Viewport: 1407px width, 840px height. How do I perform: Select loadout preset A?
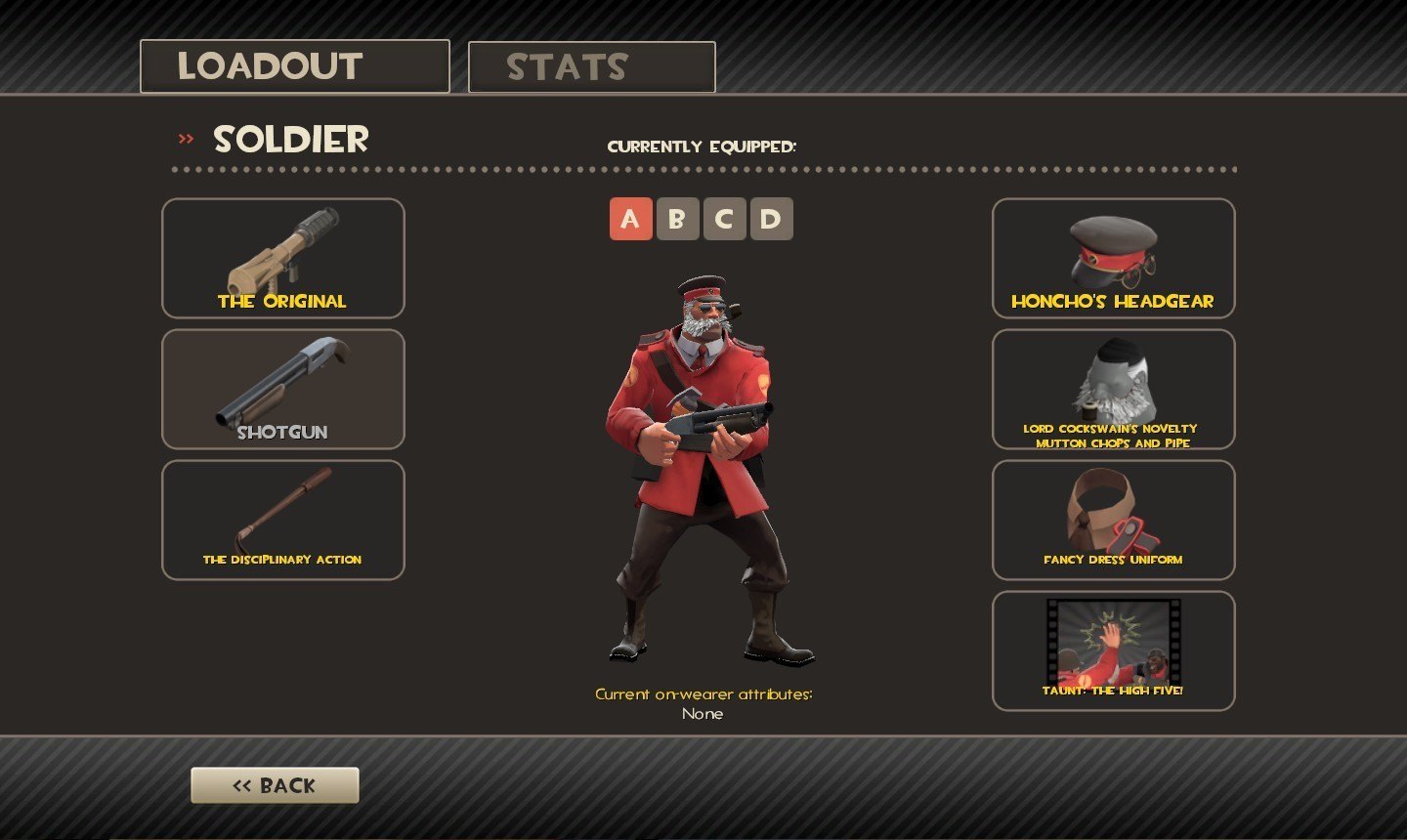click(630, 219)
